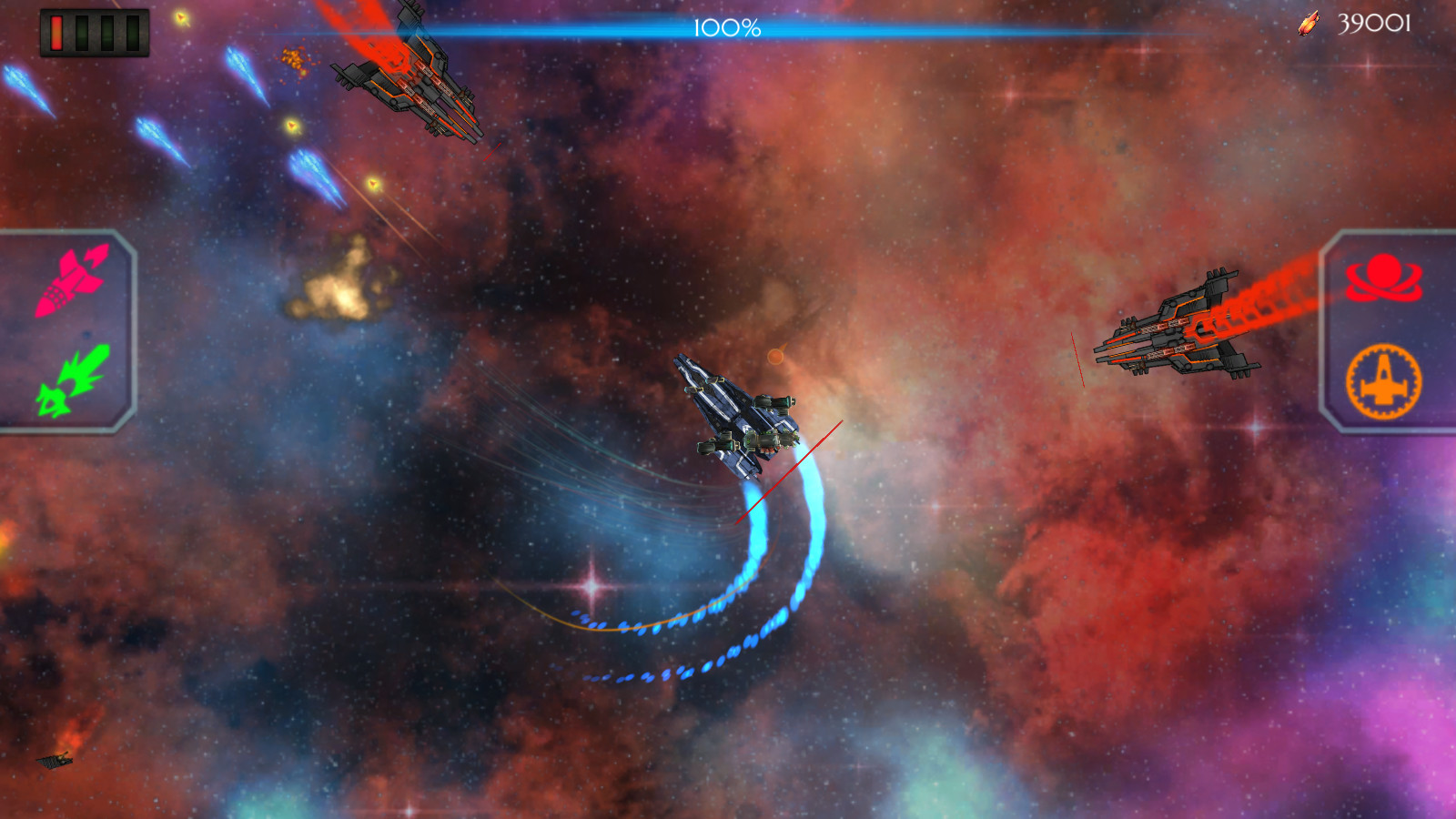1456x819 pixels.
Task: Click the ship wreck at bottom left
Action: [x=55, y=764]
